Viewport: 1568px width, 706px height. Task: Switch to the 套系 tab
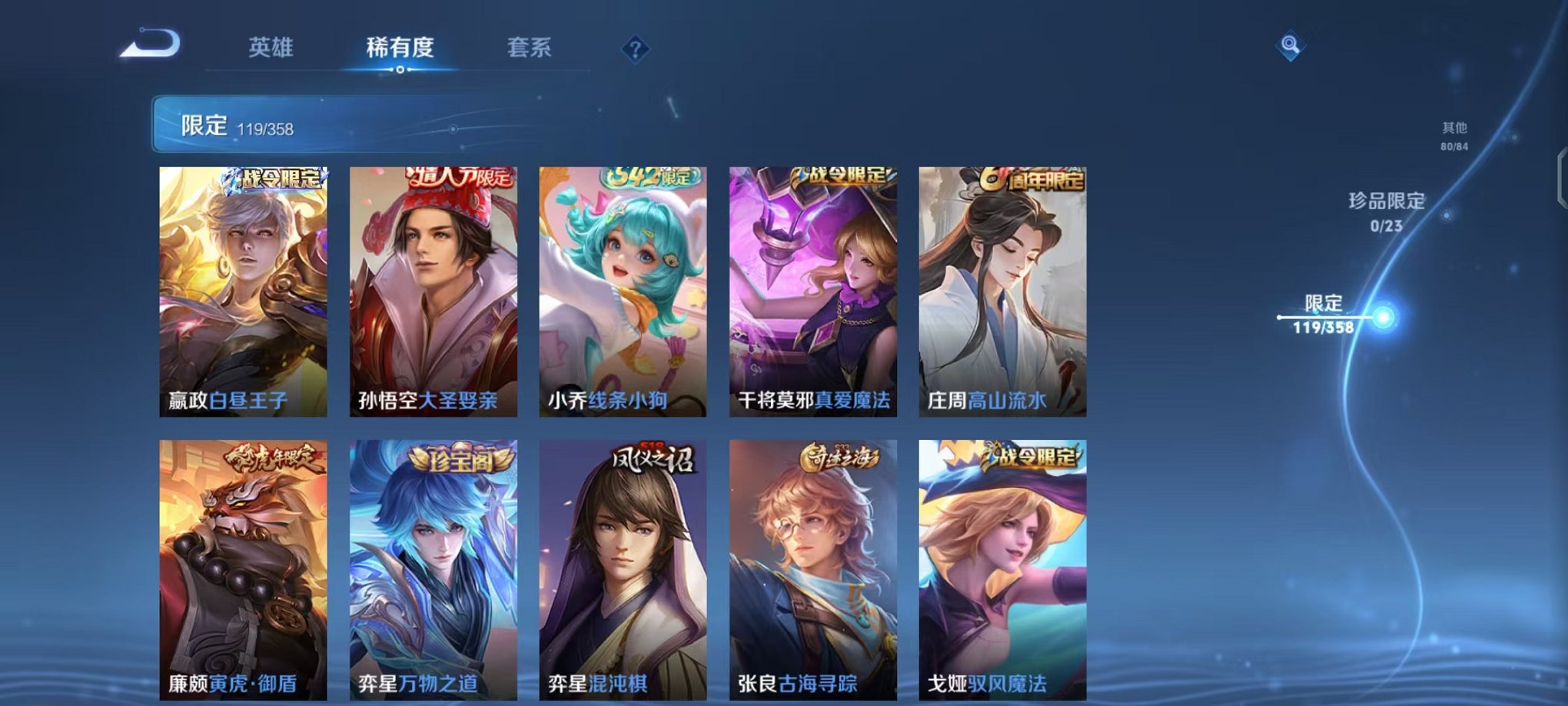[530, 48]
